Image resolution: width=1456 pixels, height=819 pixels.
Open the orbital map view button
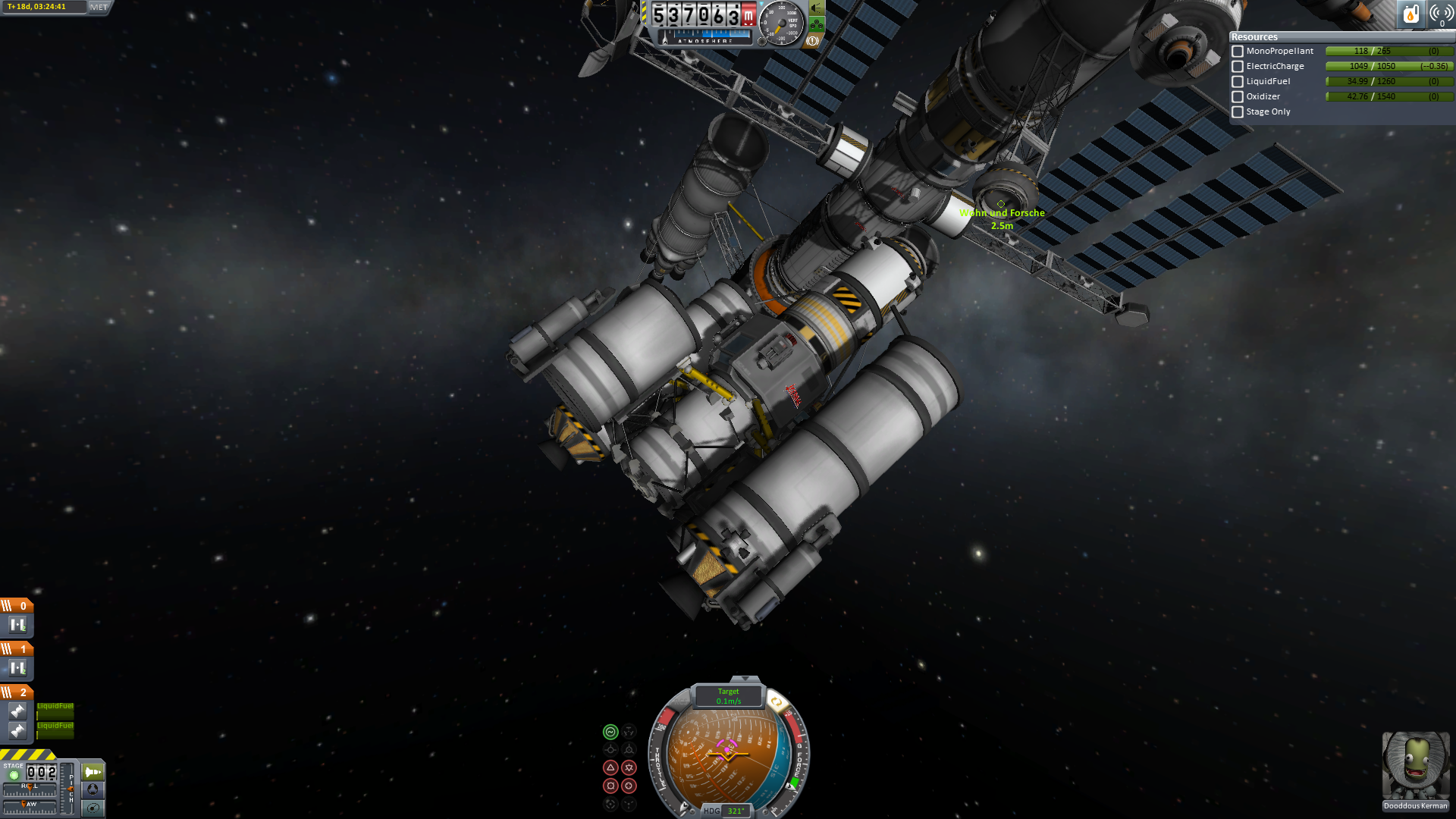(x=93, y=808)
